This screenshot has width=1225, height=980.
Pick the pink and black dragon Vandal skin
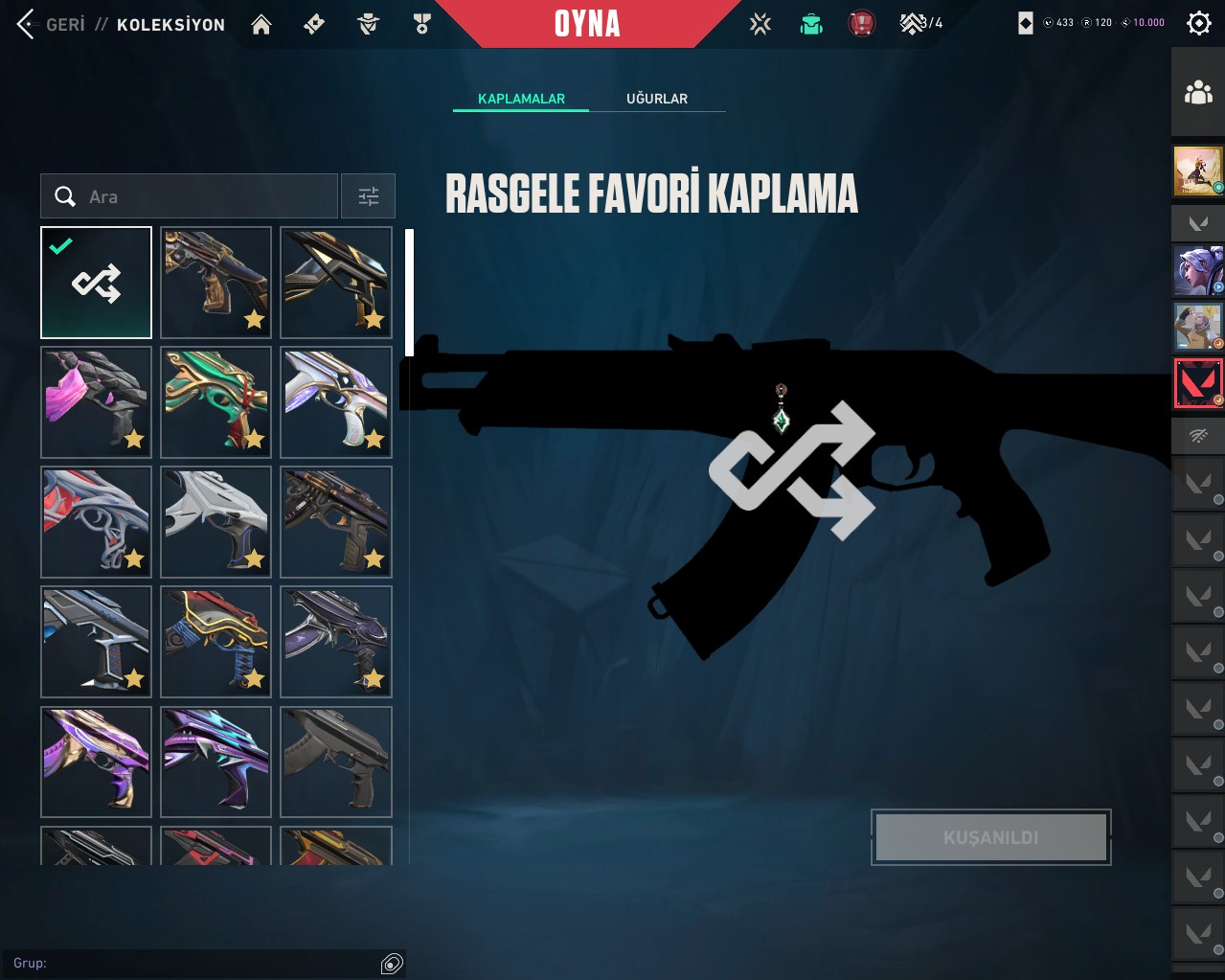97,402
